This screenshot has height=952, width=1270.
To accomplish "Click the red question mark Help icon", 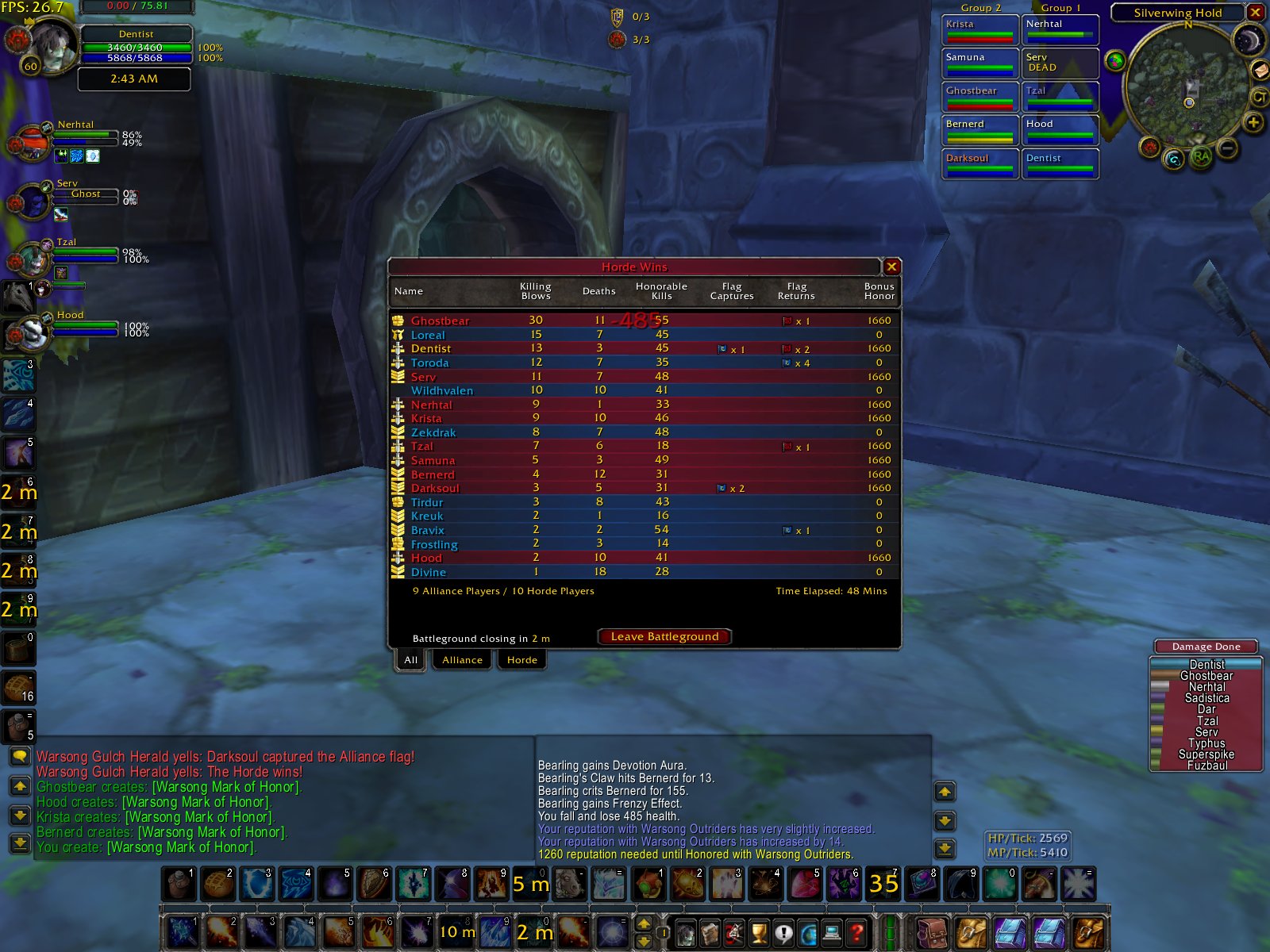I will (x=856, y=933).
